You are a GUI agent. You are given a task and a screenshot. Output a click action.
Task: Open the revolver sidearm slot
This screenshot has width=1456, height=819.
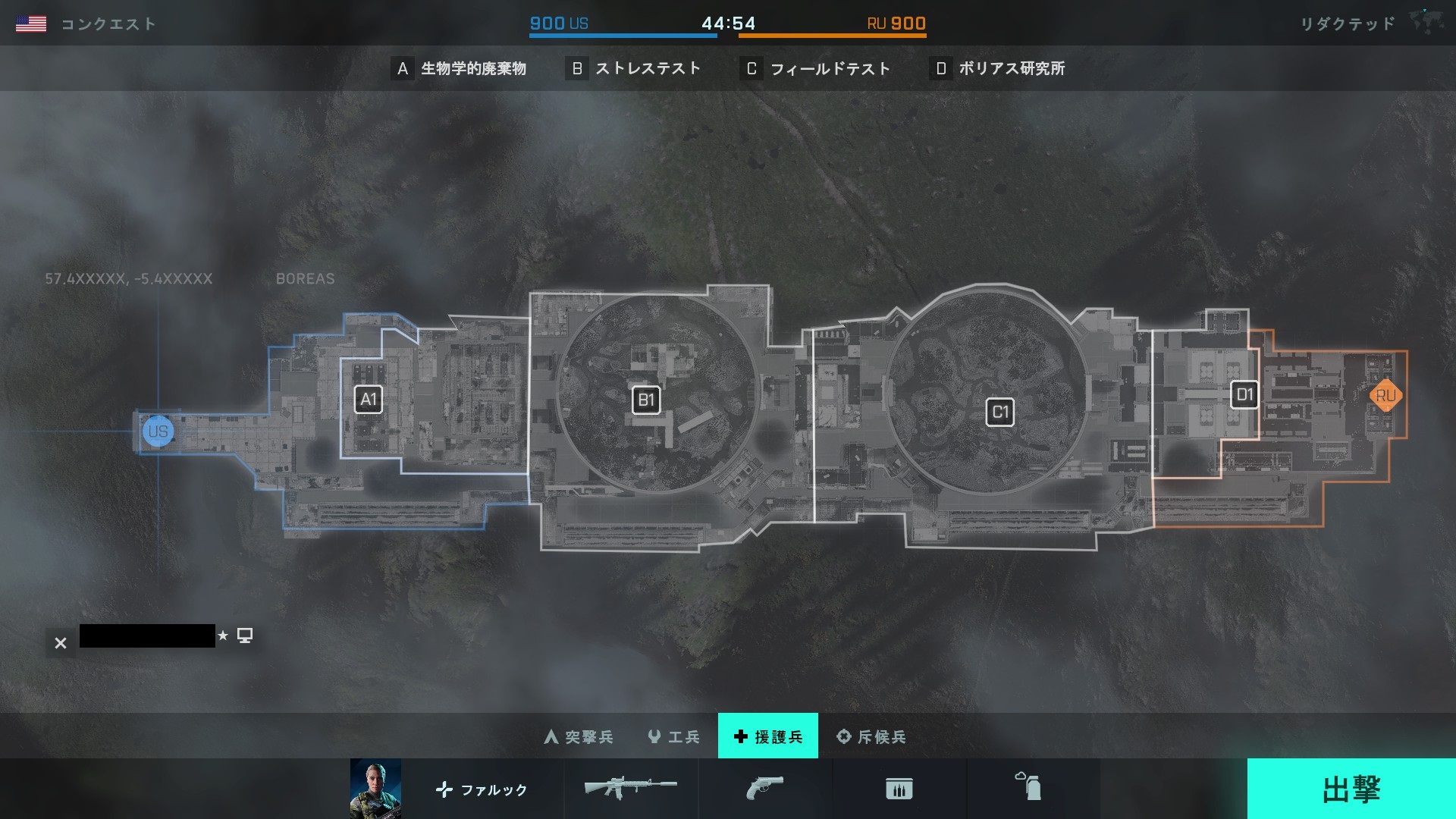click(x=764, y=789)
